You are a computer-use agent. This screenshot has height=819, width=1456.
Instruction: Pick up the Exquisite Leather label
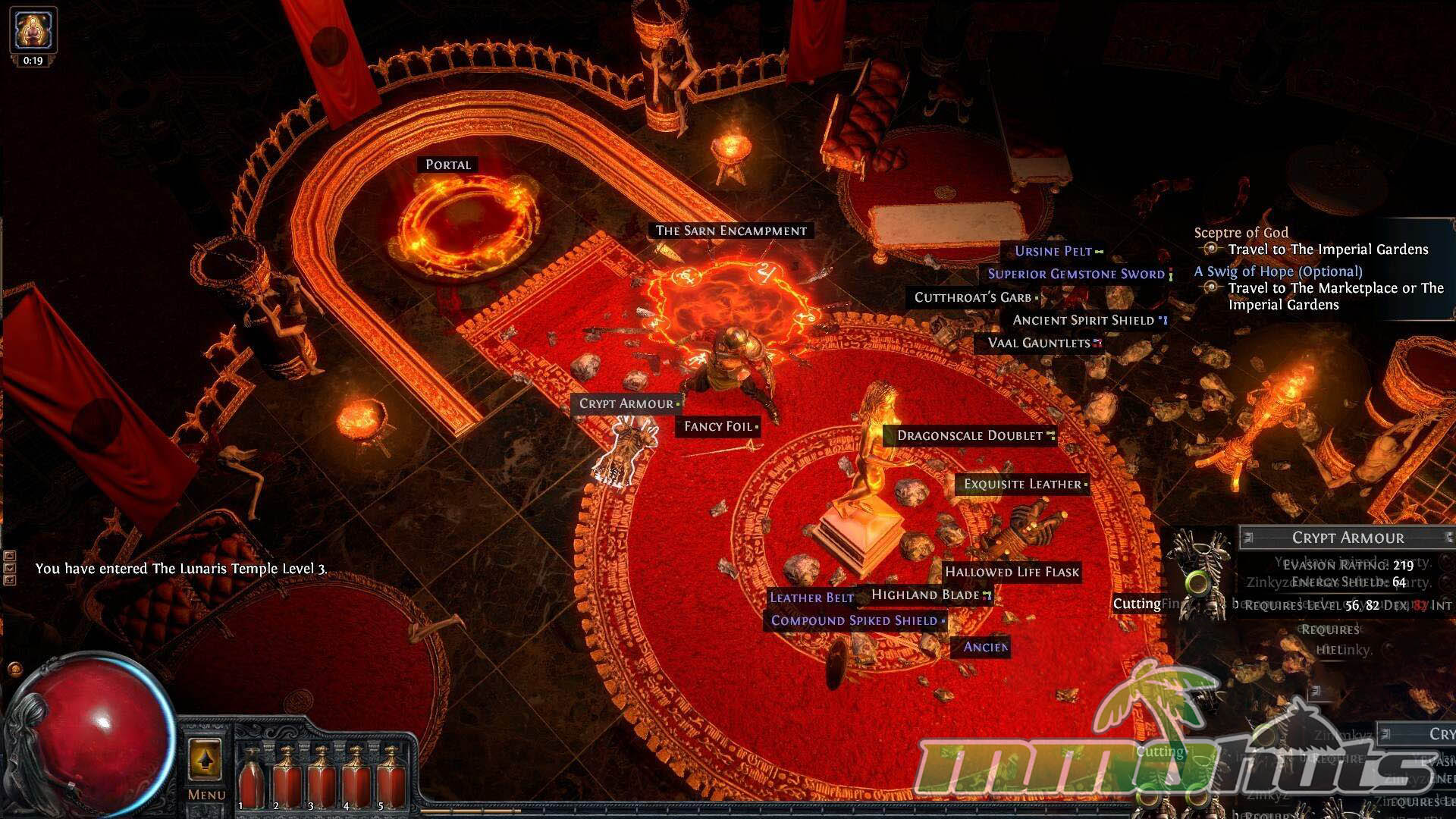1022,484
